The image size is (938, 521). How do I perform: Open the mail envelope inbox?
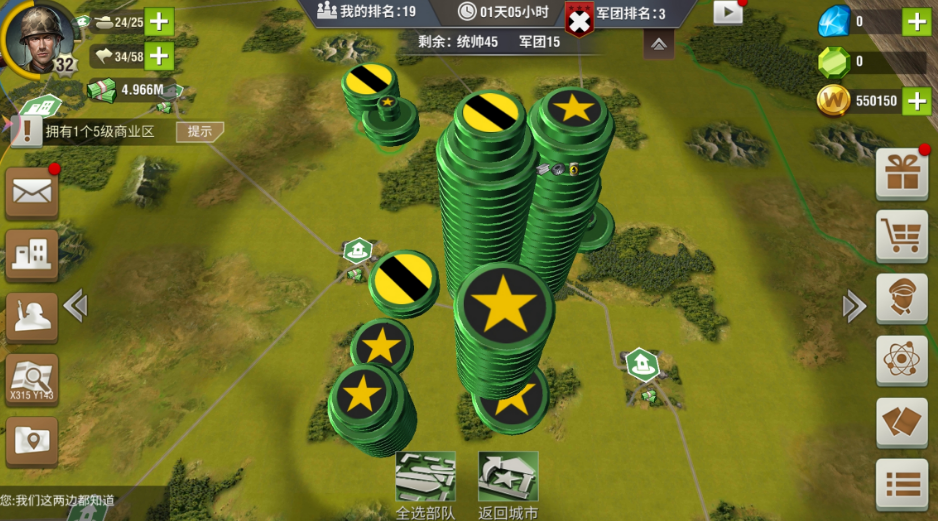[32, 194]
